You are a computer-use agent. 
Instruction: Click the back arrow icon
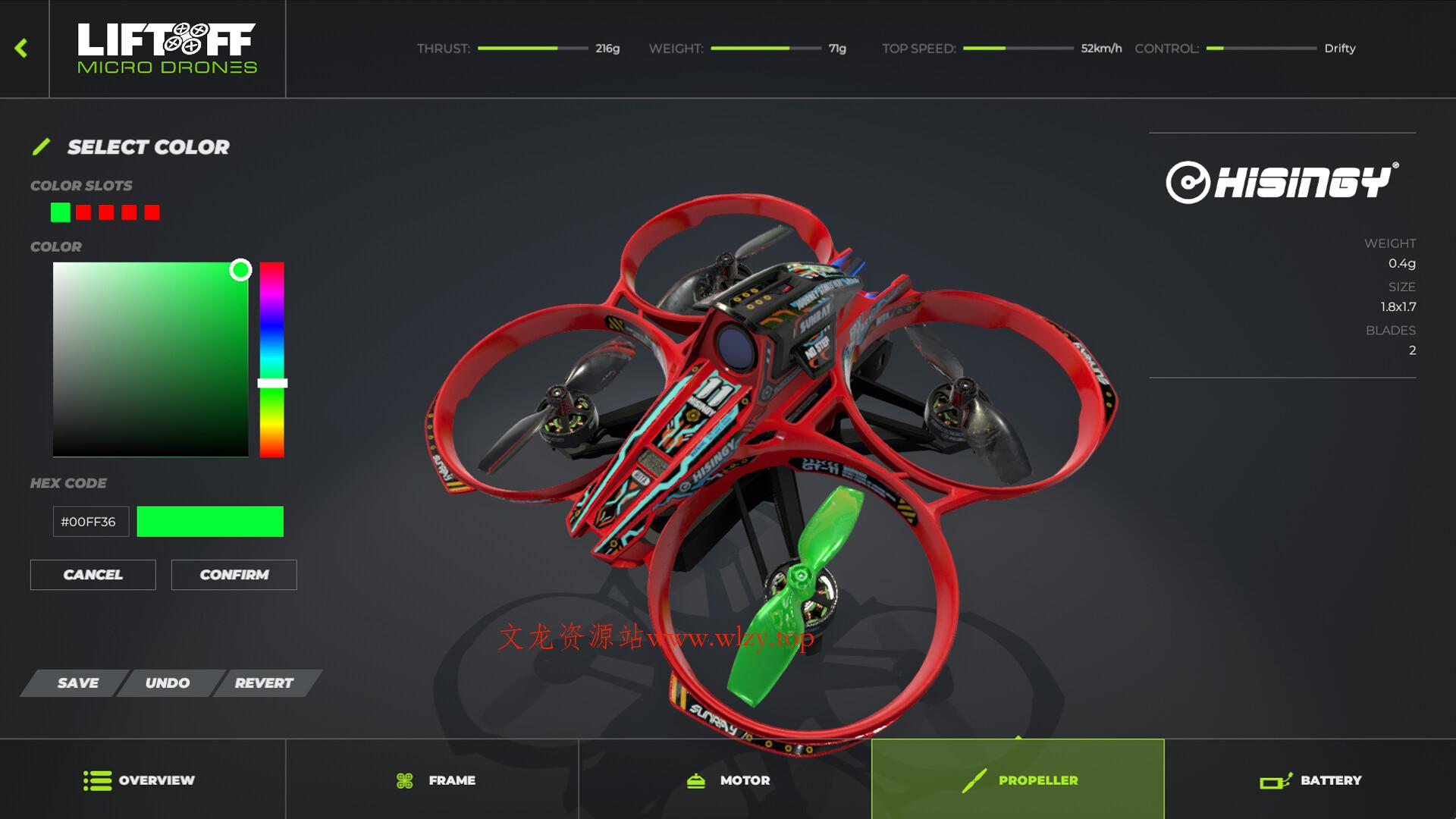click(22, 47)
